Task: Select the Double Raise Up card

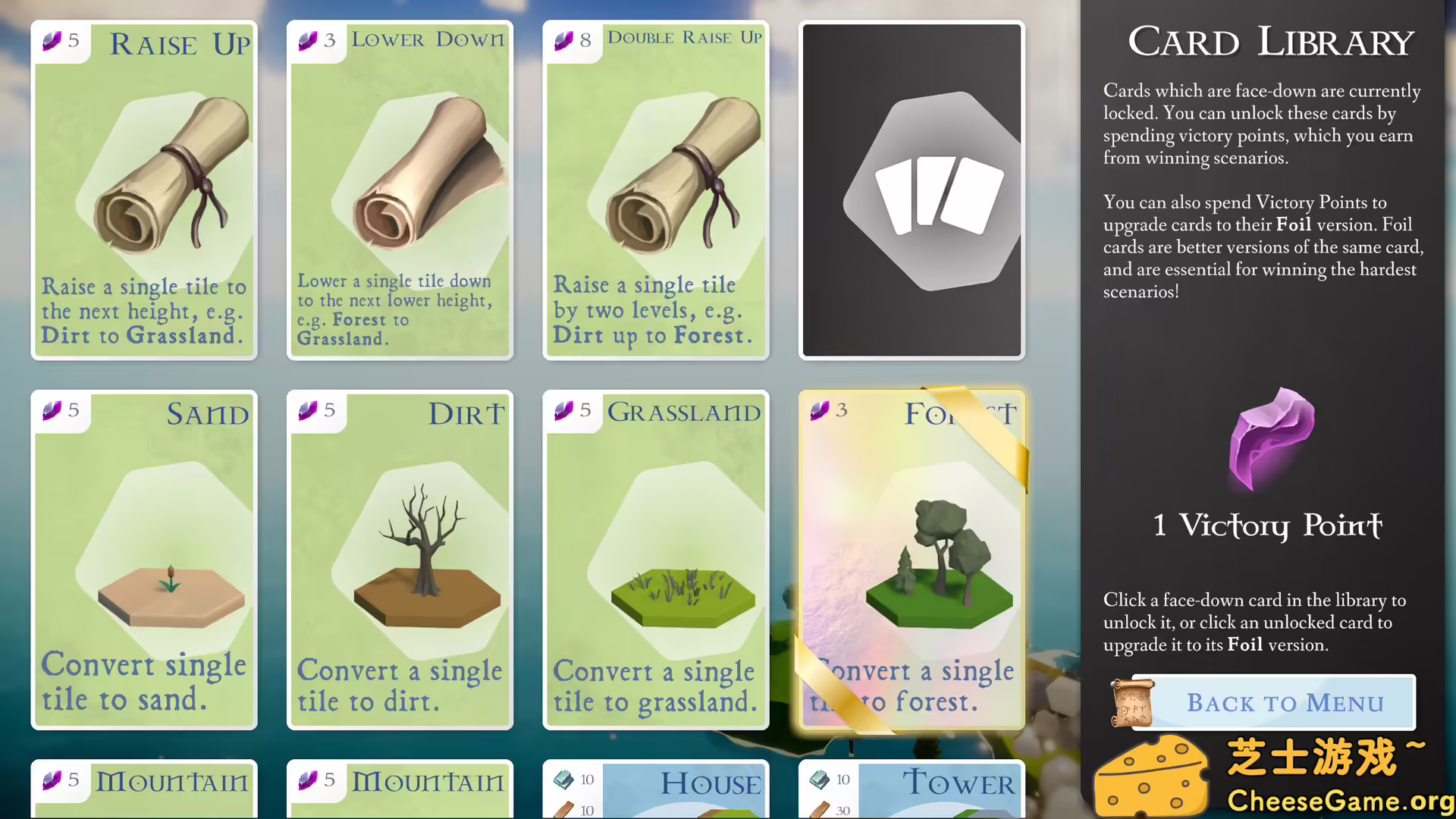Action: coord(655,190)
